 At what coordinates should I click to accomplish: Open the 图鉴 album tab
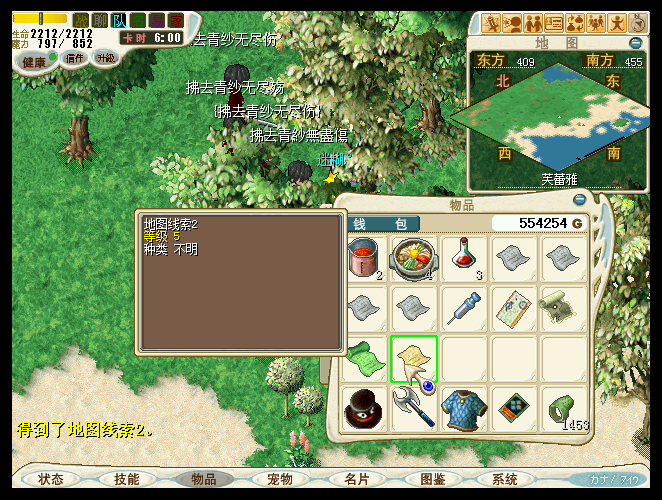[x=432, y=479]
